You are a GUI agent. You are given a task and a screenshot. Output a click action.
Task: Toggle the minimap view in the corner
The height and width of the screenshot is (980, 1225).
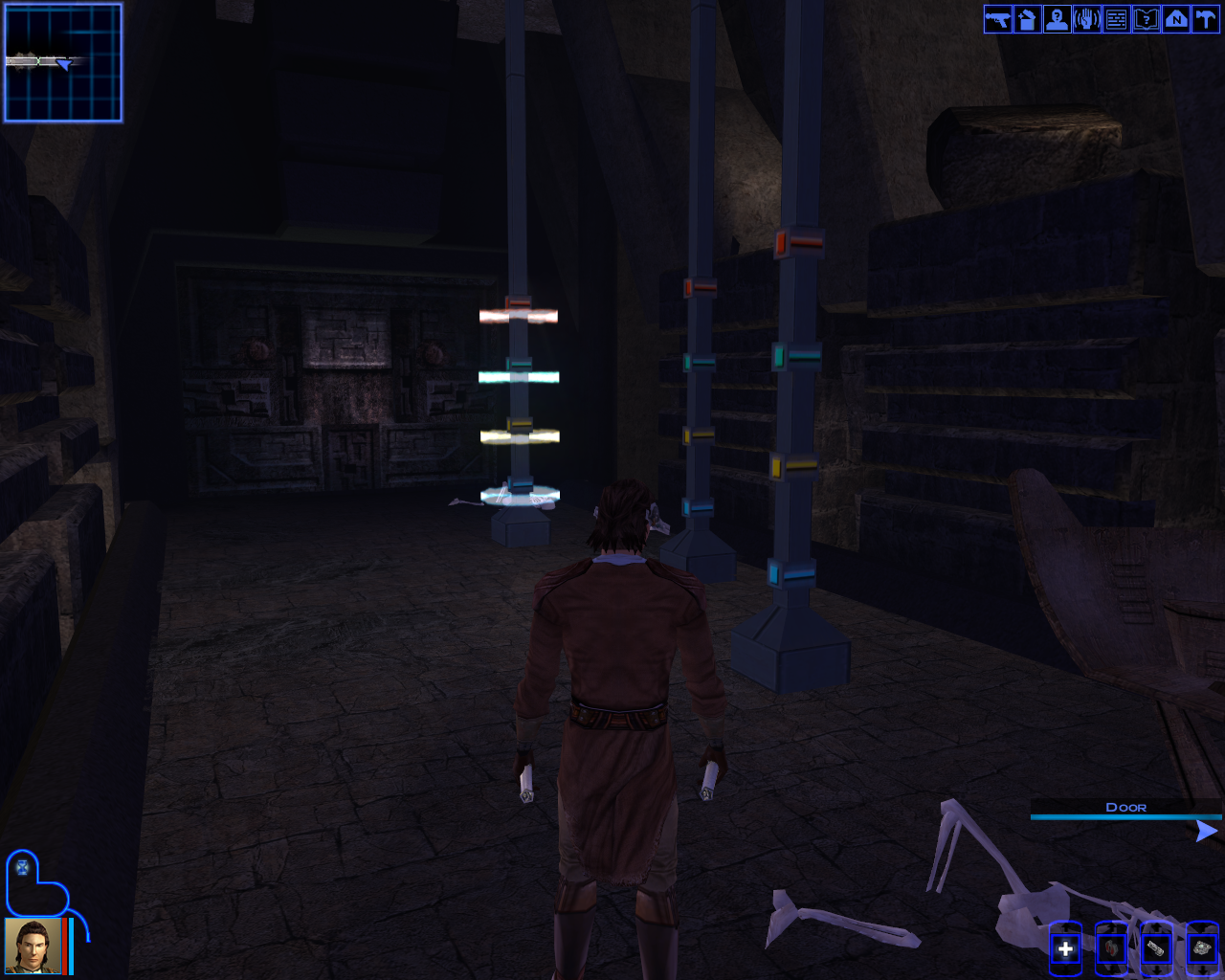(x=62, y=62)
